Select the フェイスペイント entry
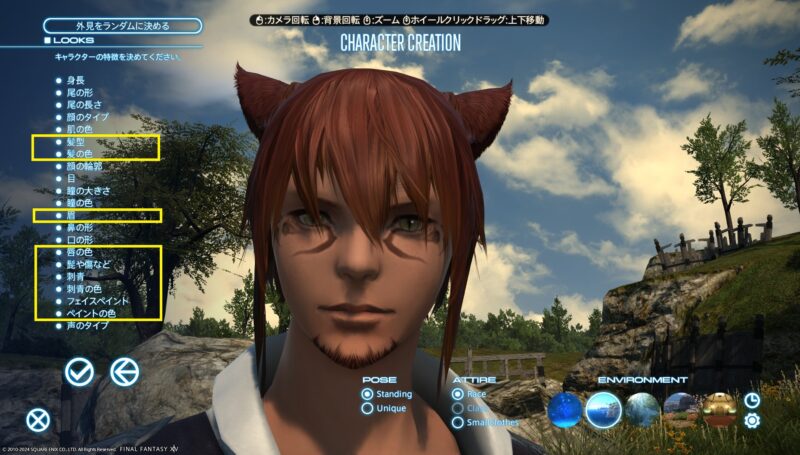The height and width of the screenshot is (455, 800). (x=94, y=301)
